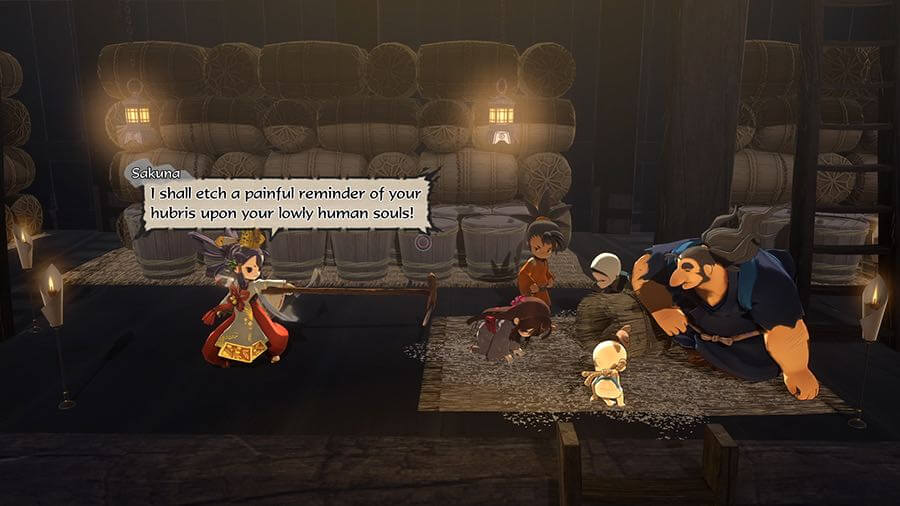Screen dimensions: 900x506
Task: Click the spiral advance icon beside Sakuna's speech bubble
Action: point(423,242)
